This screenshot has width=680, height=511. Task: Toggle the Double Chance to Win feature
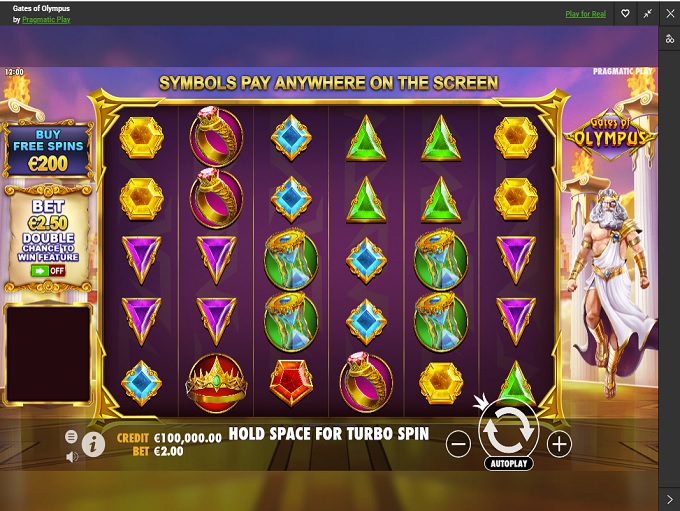point(41,270)
